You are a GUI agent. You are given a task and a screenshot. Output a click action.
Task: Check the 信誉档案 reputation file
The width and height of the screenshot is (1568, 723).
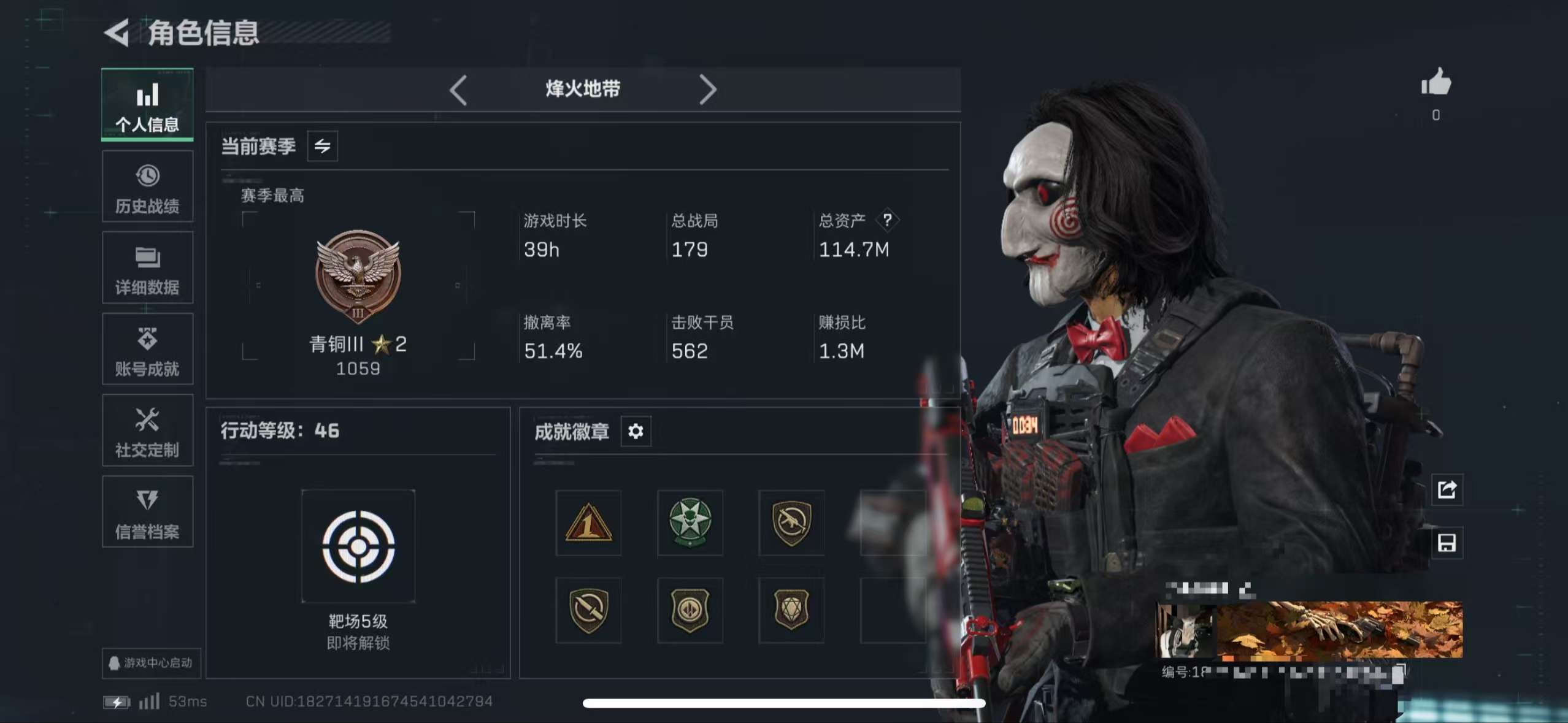(147, 513)
